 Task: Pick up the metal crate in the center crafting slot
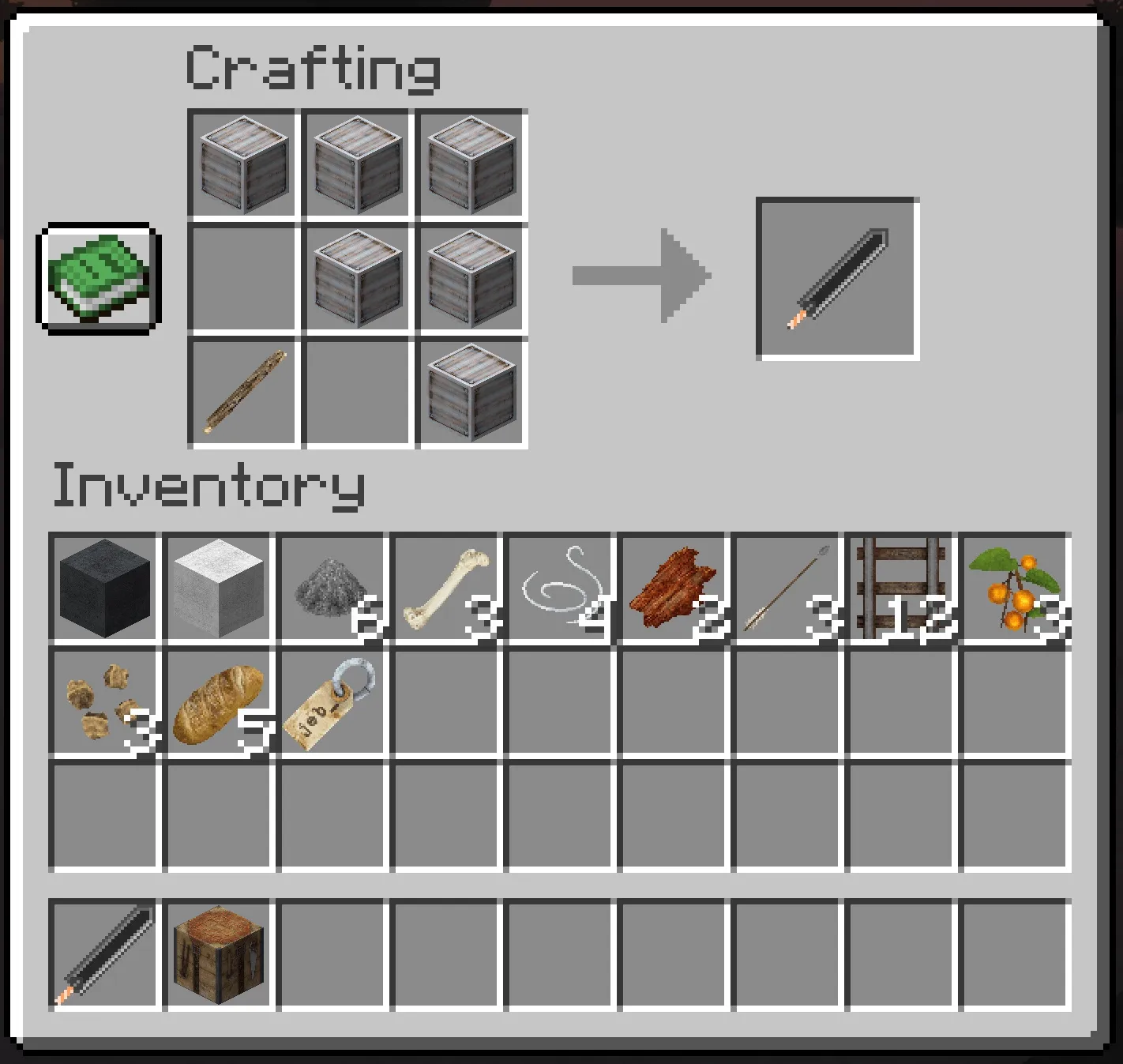point(355,277)
